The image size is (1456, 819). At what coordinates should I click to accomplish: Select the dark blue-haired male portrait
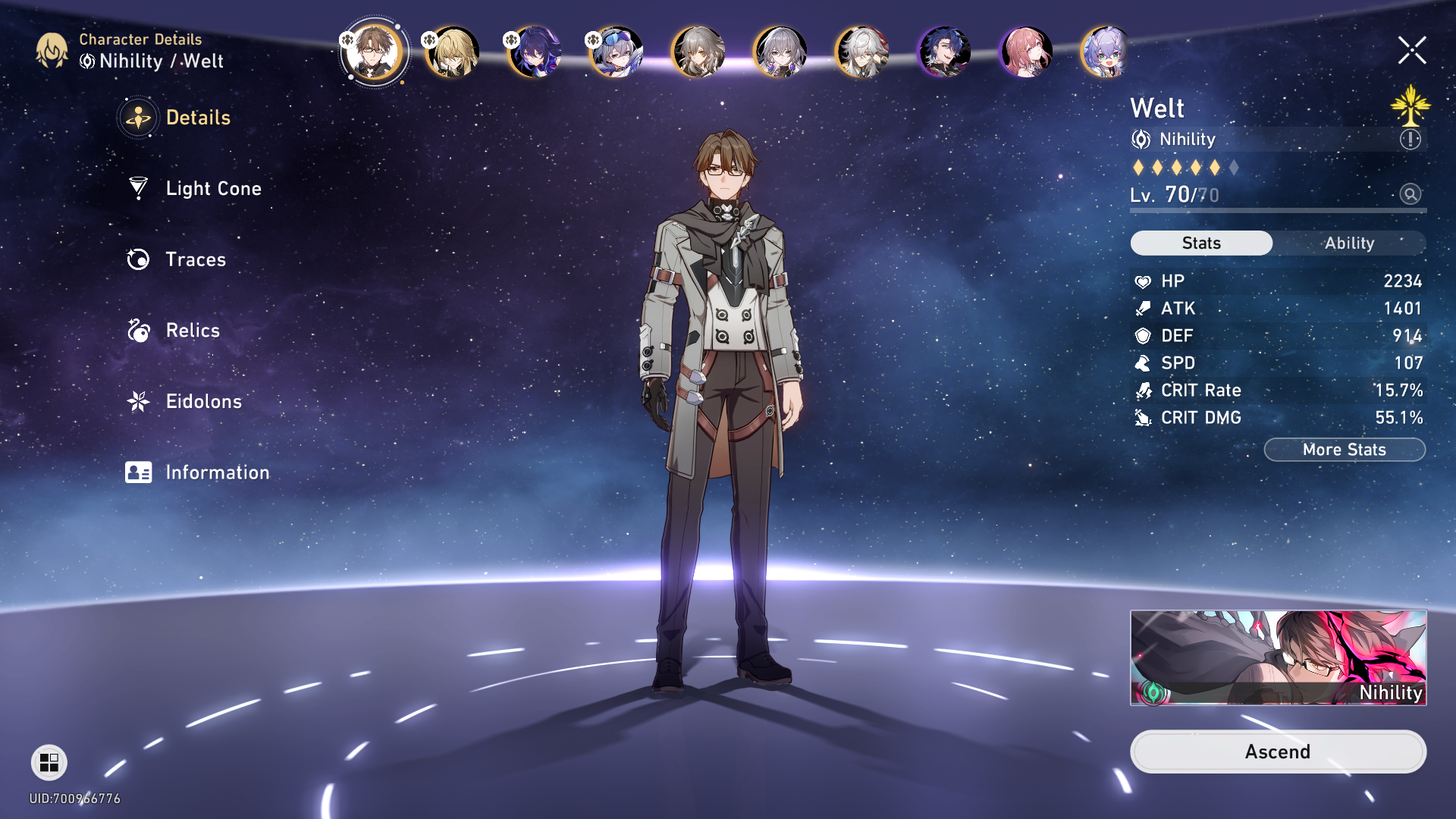[x=943, y=52]
